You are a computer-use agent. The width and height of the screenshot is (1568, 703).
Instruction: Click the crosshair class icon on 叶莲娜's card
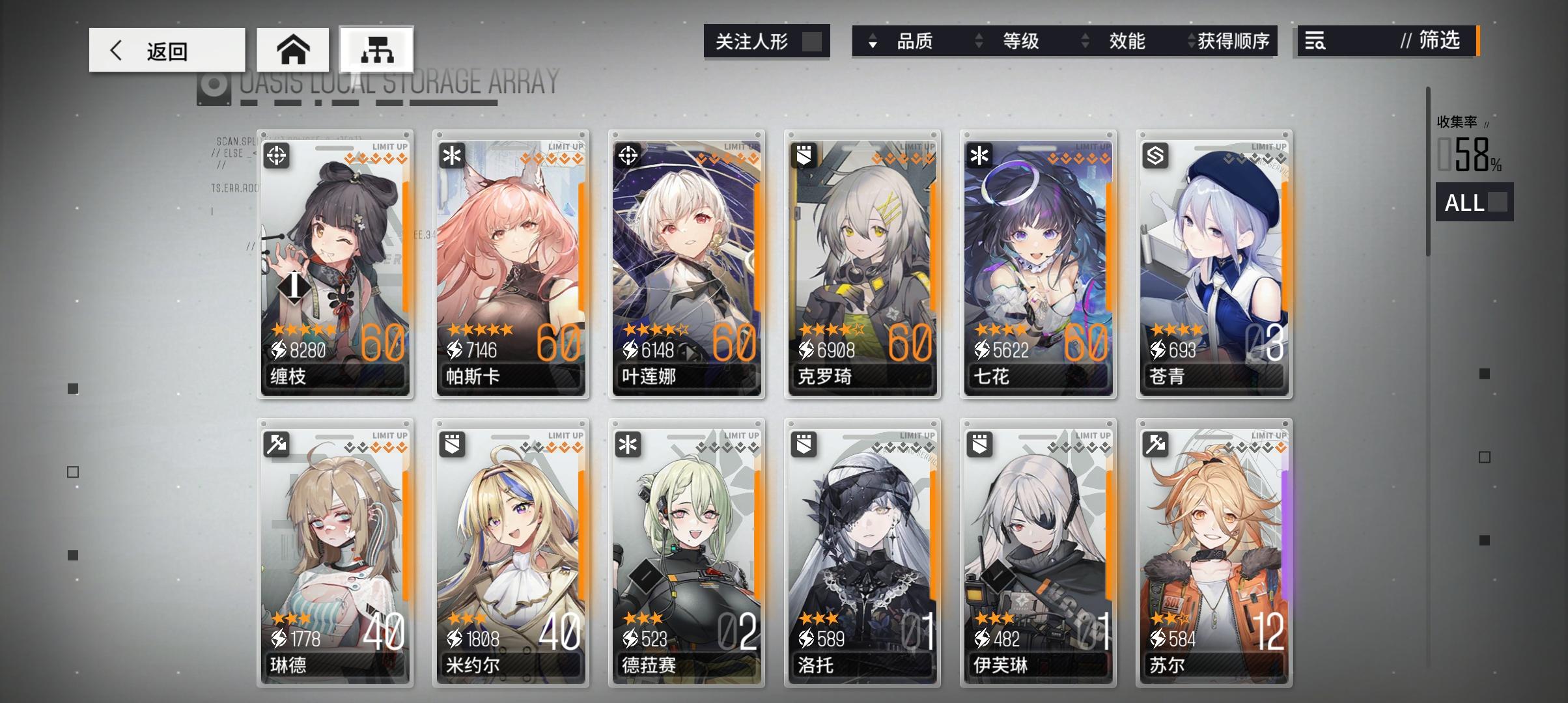click(x=628, y=154)
